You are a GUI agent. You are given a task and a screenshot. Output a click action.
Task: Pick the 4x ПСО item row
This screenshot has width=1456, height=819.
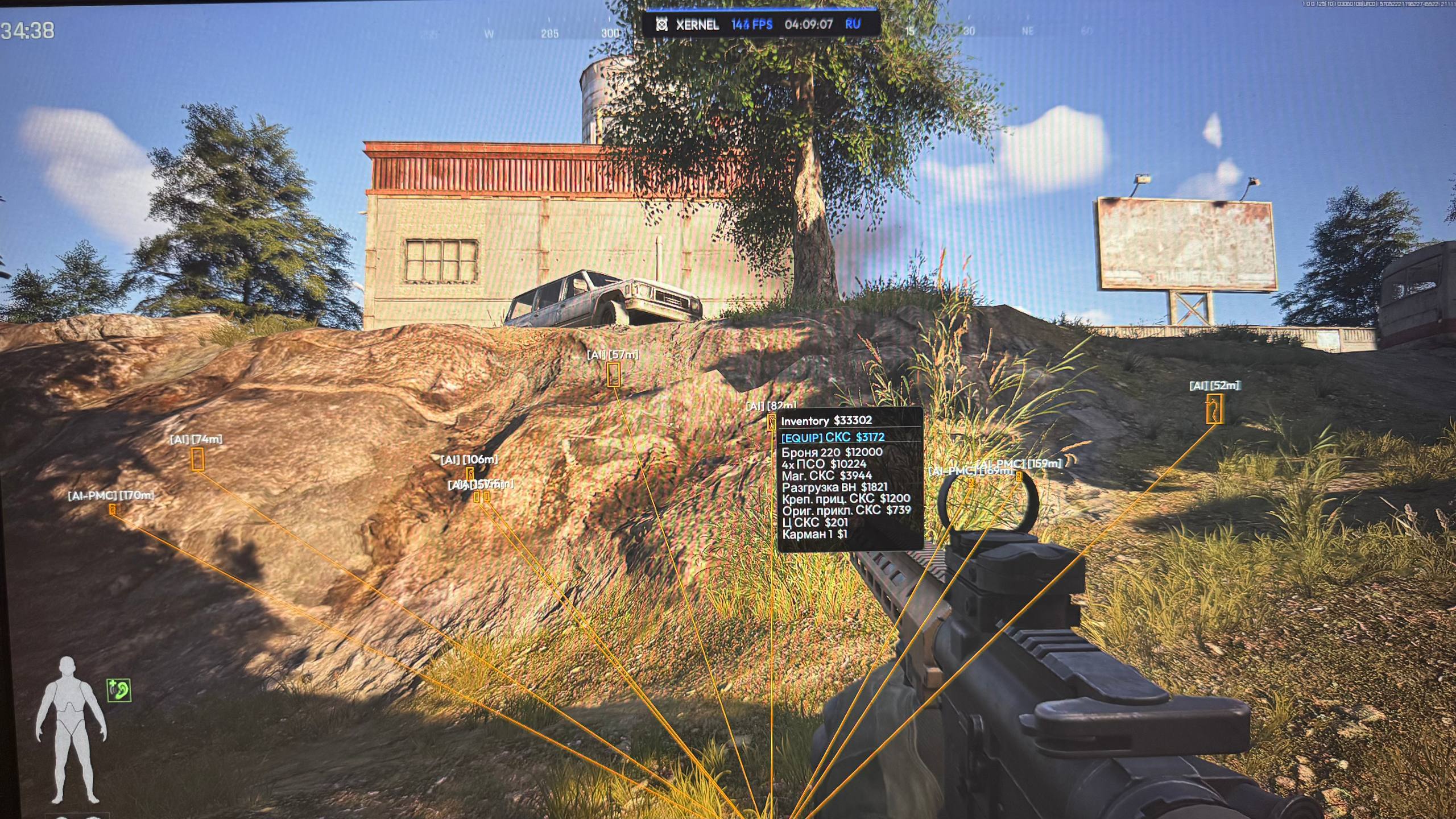pyautogui.click(x=824, y=464)
